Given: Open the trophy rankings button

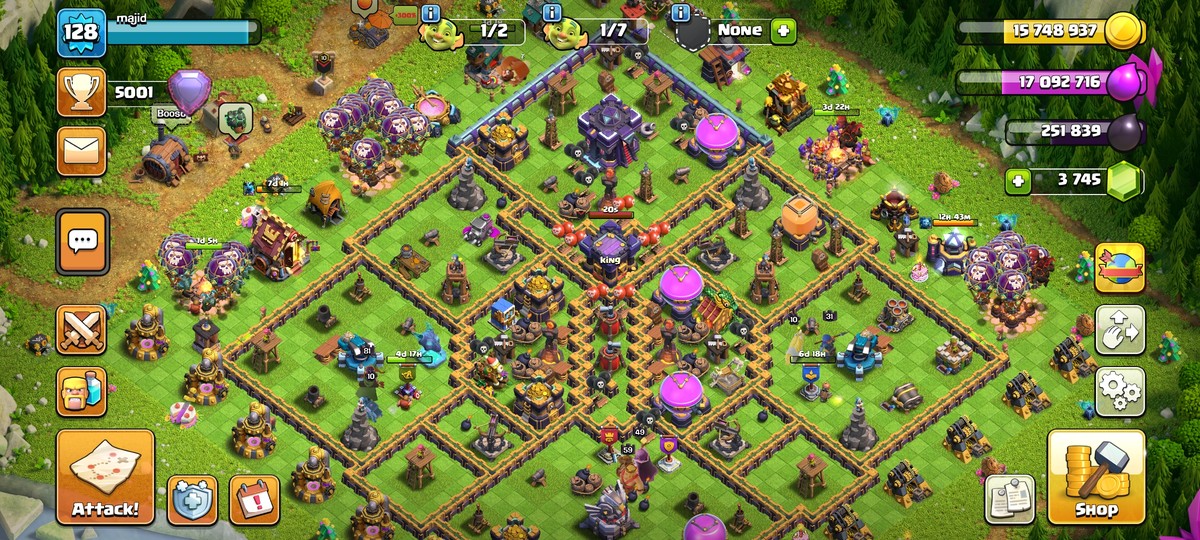Looking at the screenshot, I should click(x=81, y=93).
